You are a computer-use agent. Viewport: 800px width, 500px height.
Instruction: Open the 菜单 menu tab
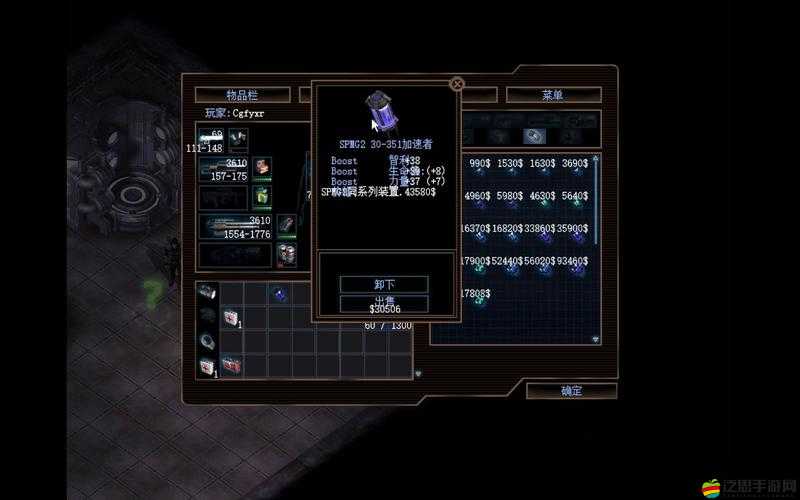pyautogui.click(x=553, y=95)
